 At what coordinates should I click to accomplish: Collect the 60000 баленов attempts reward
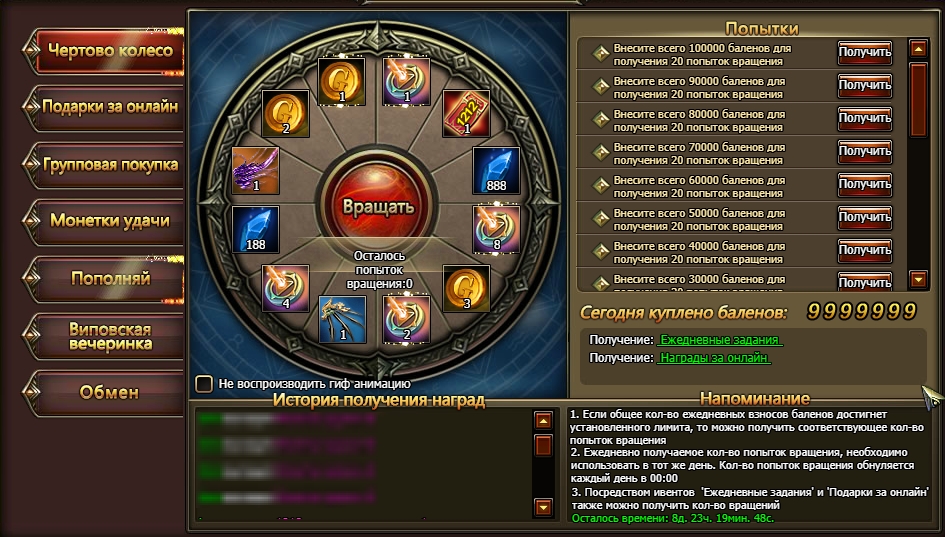[864, 184]
